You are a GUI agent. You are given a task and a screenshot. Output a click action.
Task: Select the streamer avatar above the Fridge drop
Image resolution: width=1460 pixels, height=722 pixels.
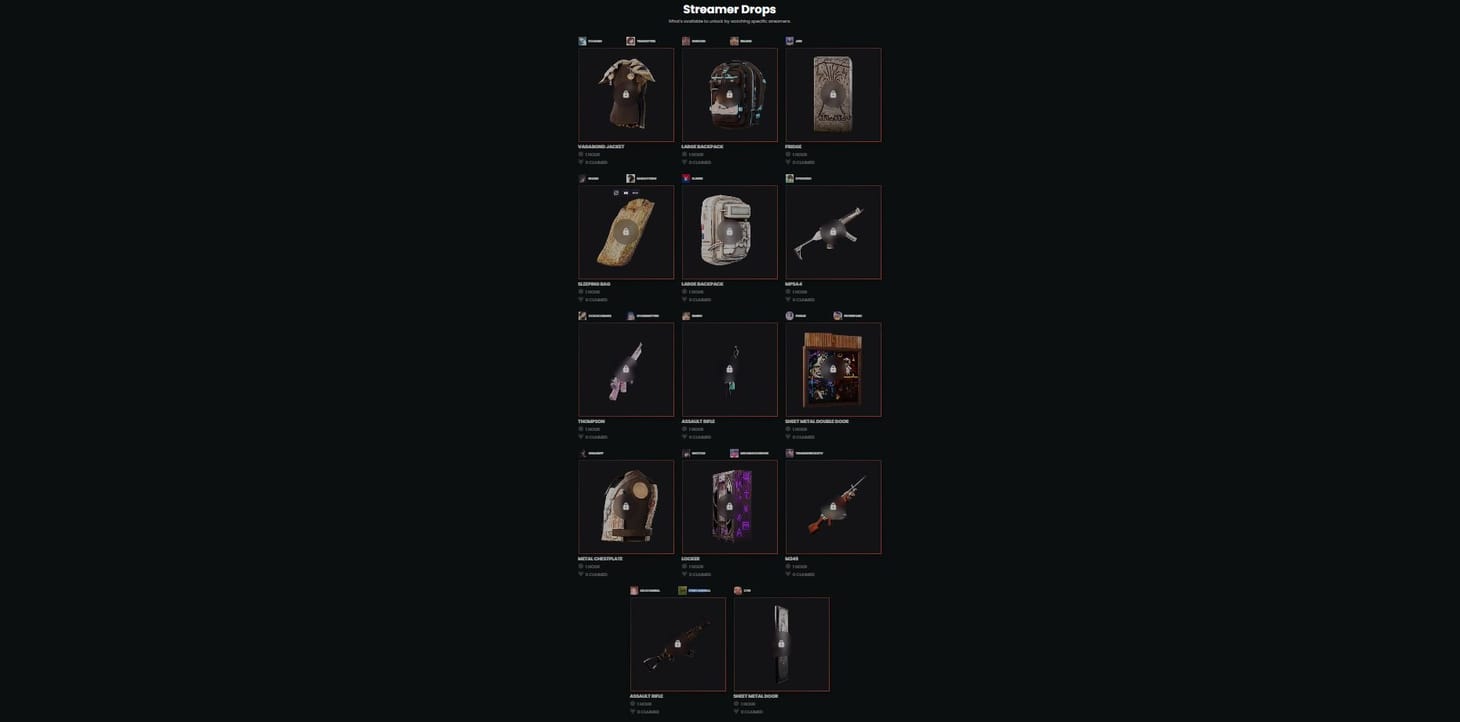[789, 41]
